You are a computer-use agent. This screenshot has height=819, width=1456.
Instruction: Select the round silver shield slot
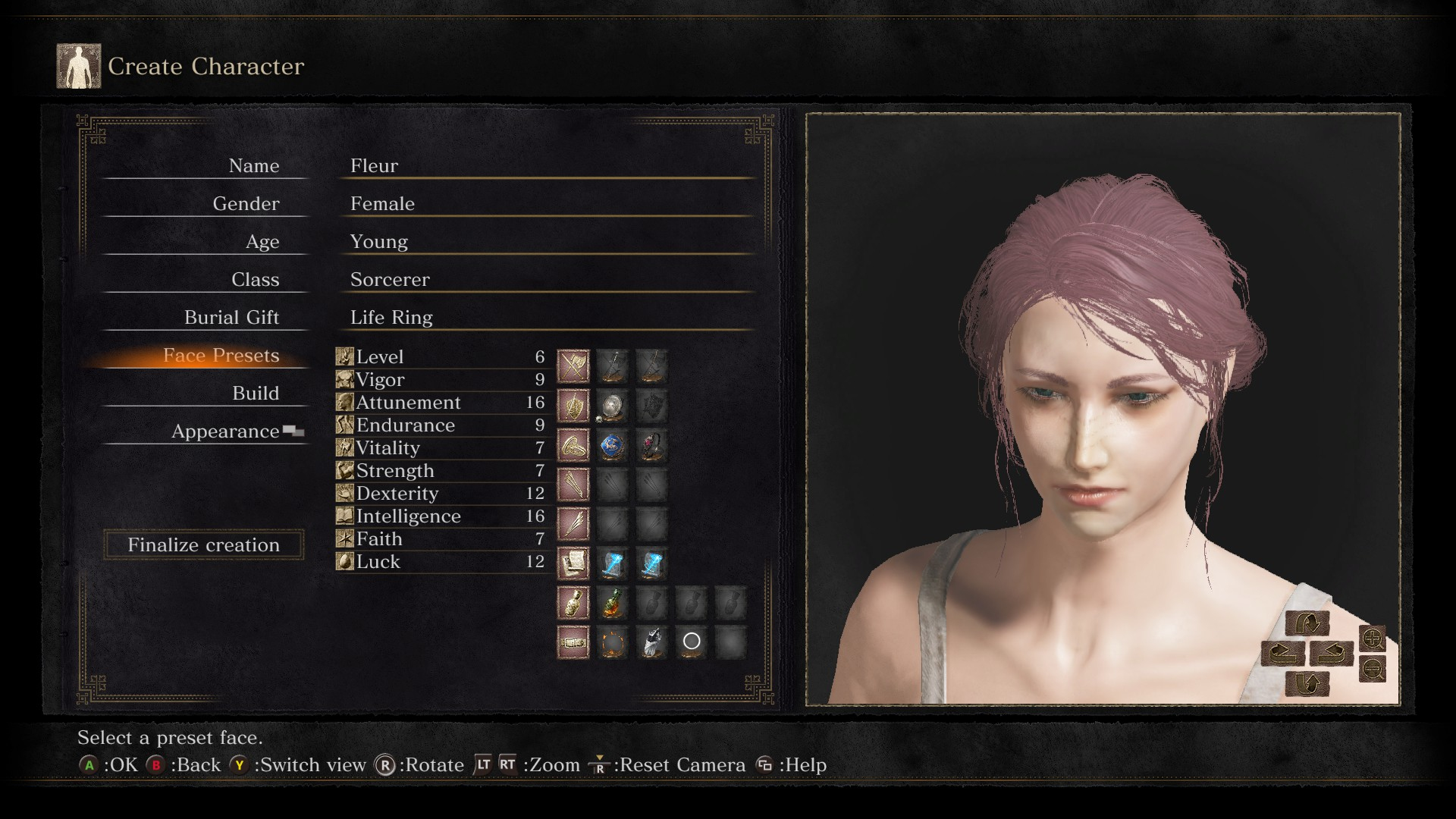tap(612, 406)
